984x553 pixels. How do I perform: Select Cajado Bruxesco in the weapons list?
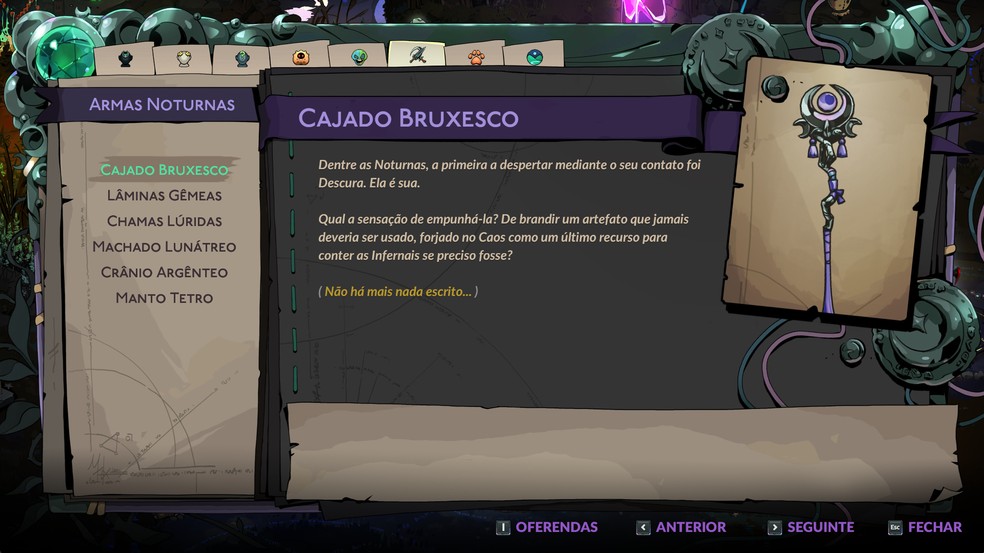click(164, 170)
